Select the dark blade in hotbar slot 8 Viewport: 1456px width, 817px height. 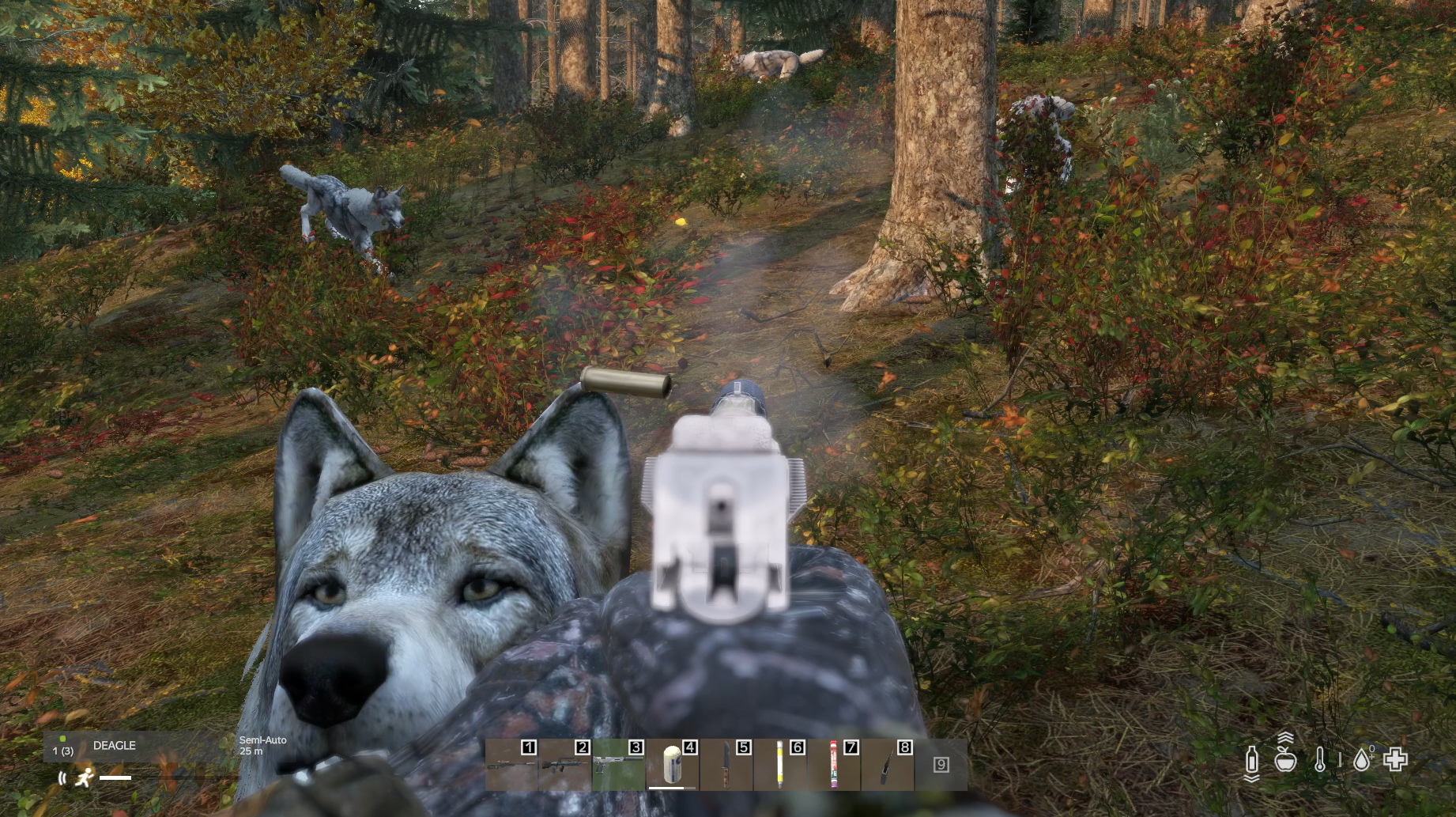tap(887, 765)
